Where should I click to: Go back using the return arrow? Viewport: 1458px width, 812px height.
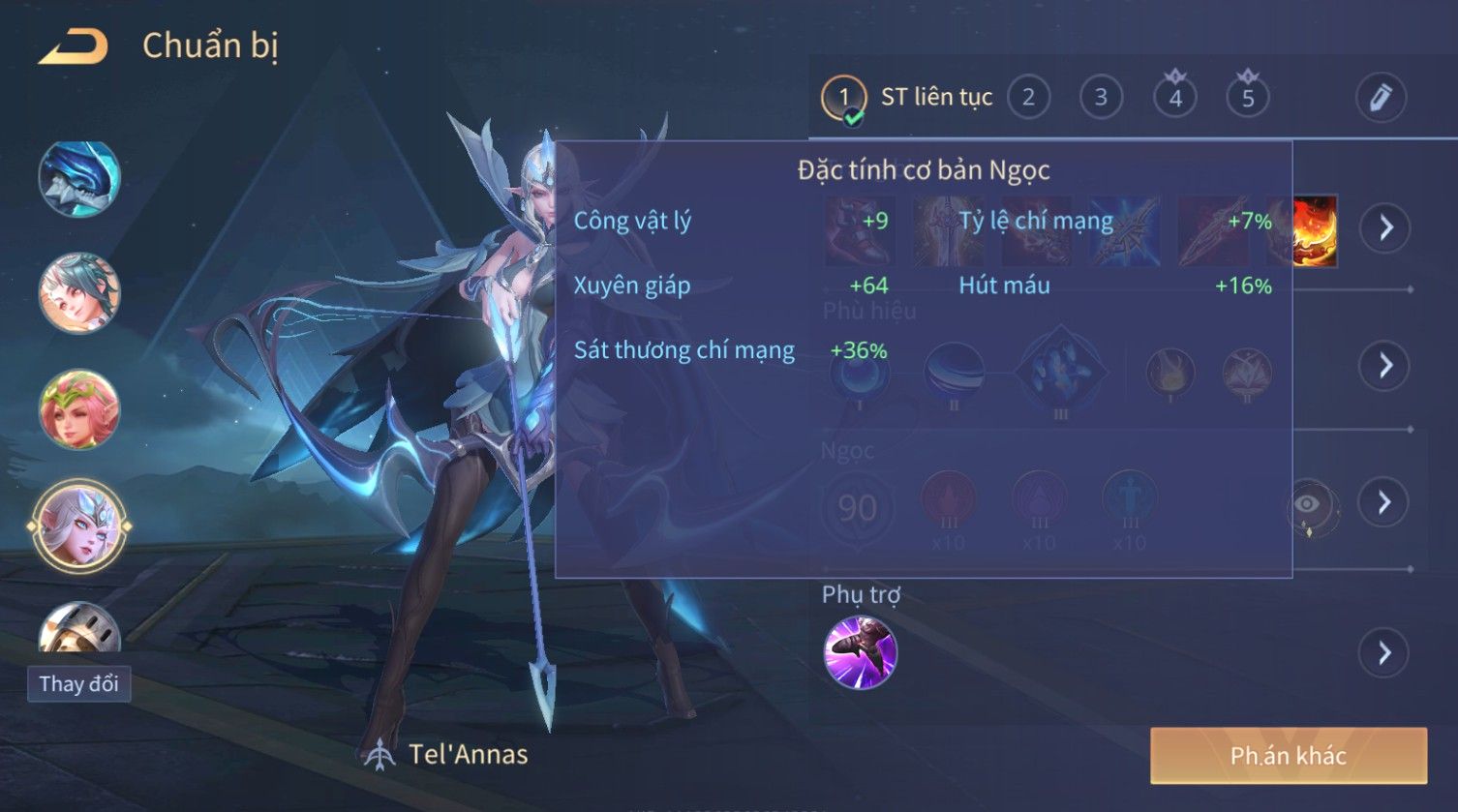(x=73, y=46)
